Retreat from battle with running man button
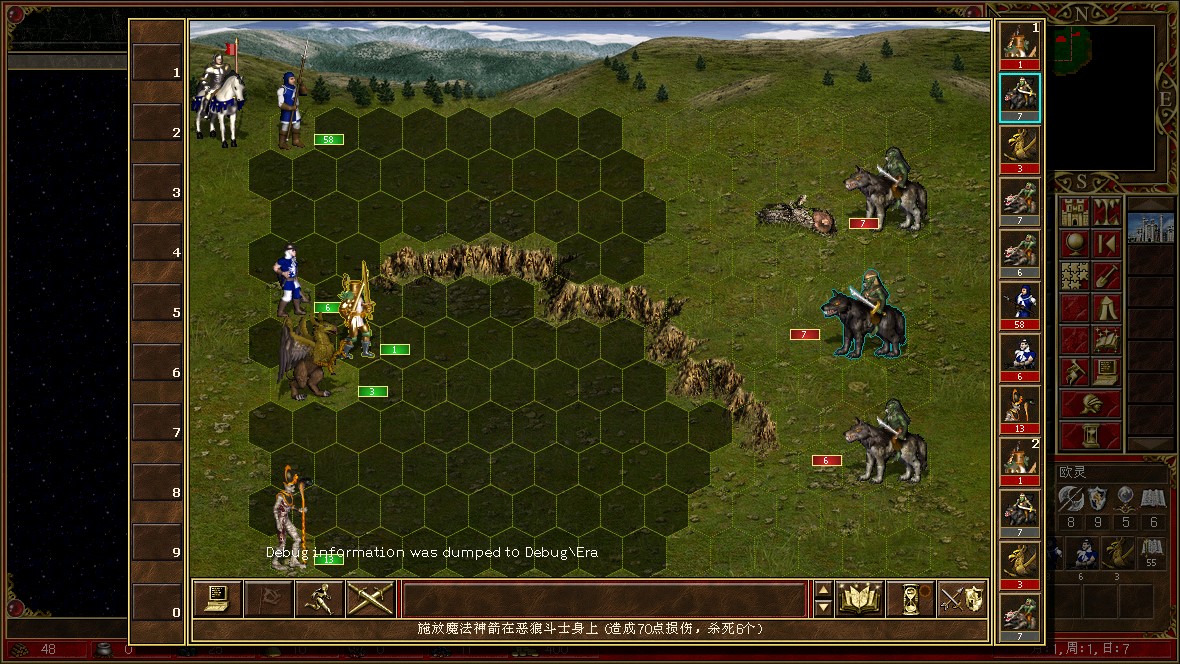The height and width of the screenshot is (664, 1180). (320, 598)
